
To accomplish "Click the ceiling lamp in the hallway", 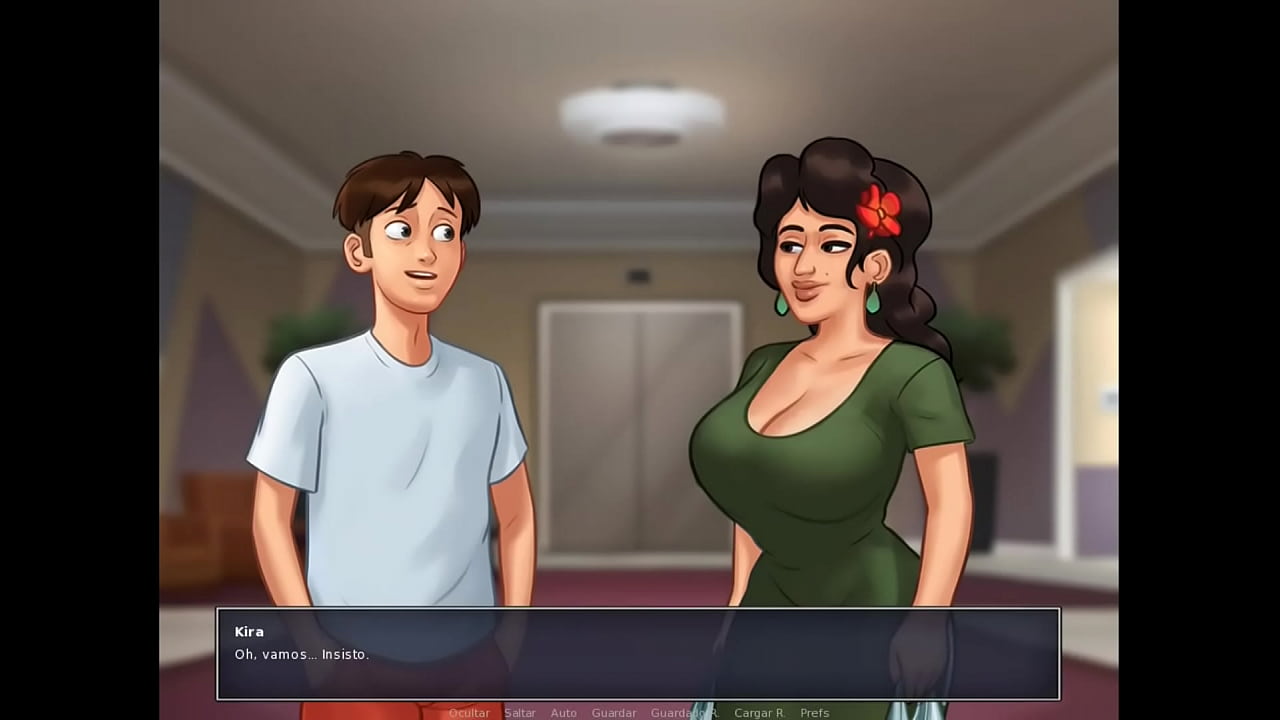I will (x=638, y=110).
